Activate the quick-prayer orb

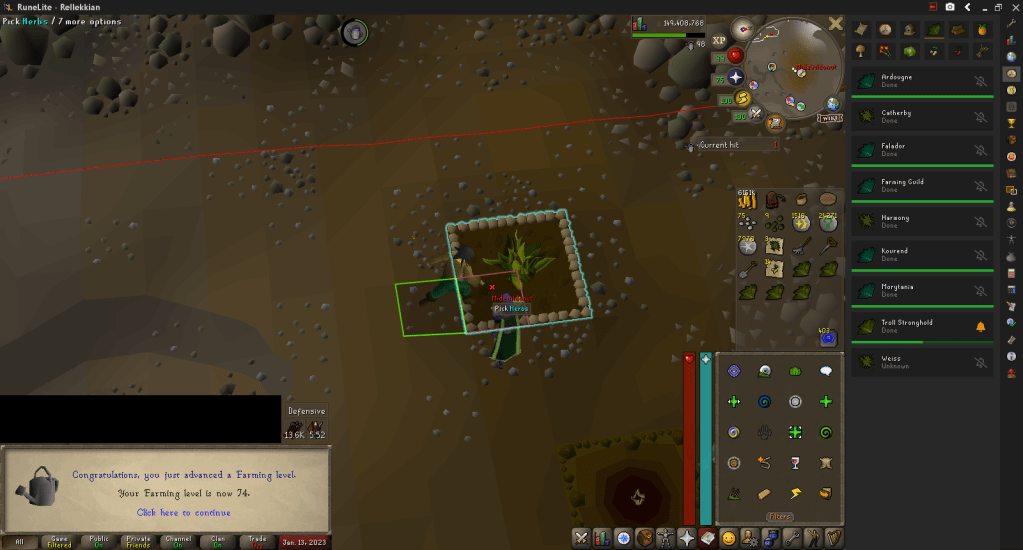(x=738, y=77)
